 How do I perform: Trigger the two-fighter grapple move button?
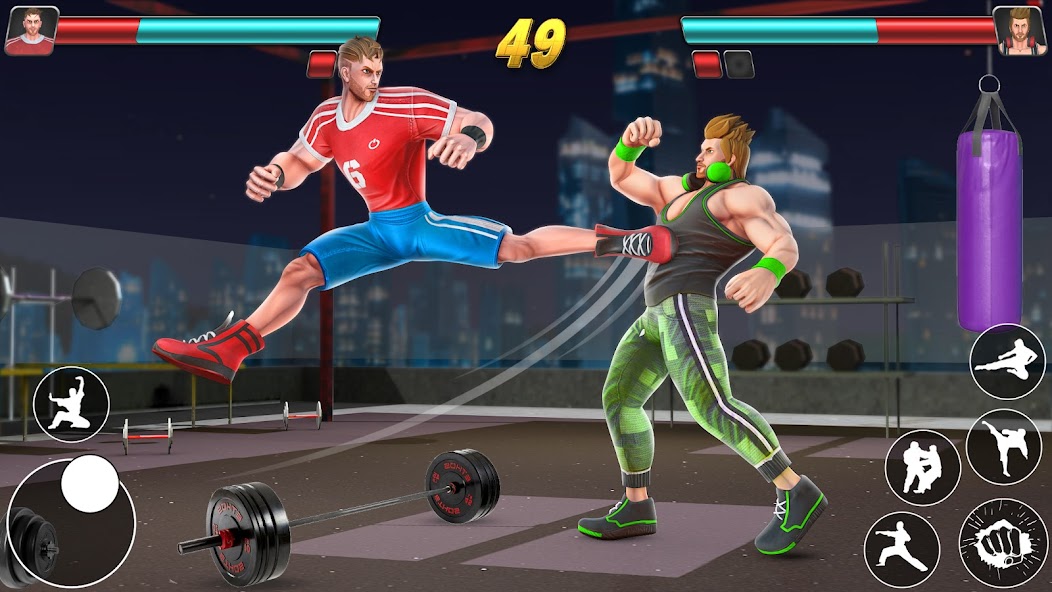tap(922, 468)
